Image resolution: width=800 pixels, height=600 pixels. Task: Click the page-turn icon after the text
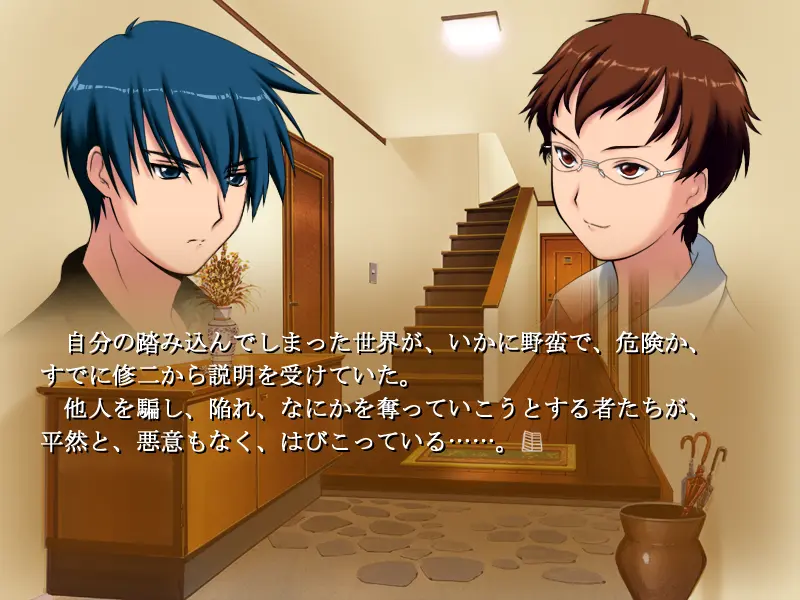533,443
